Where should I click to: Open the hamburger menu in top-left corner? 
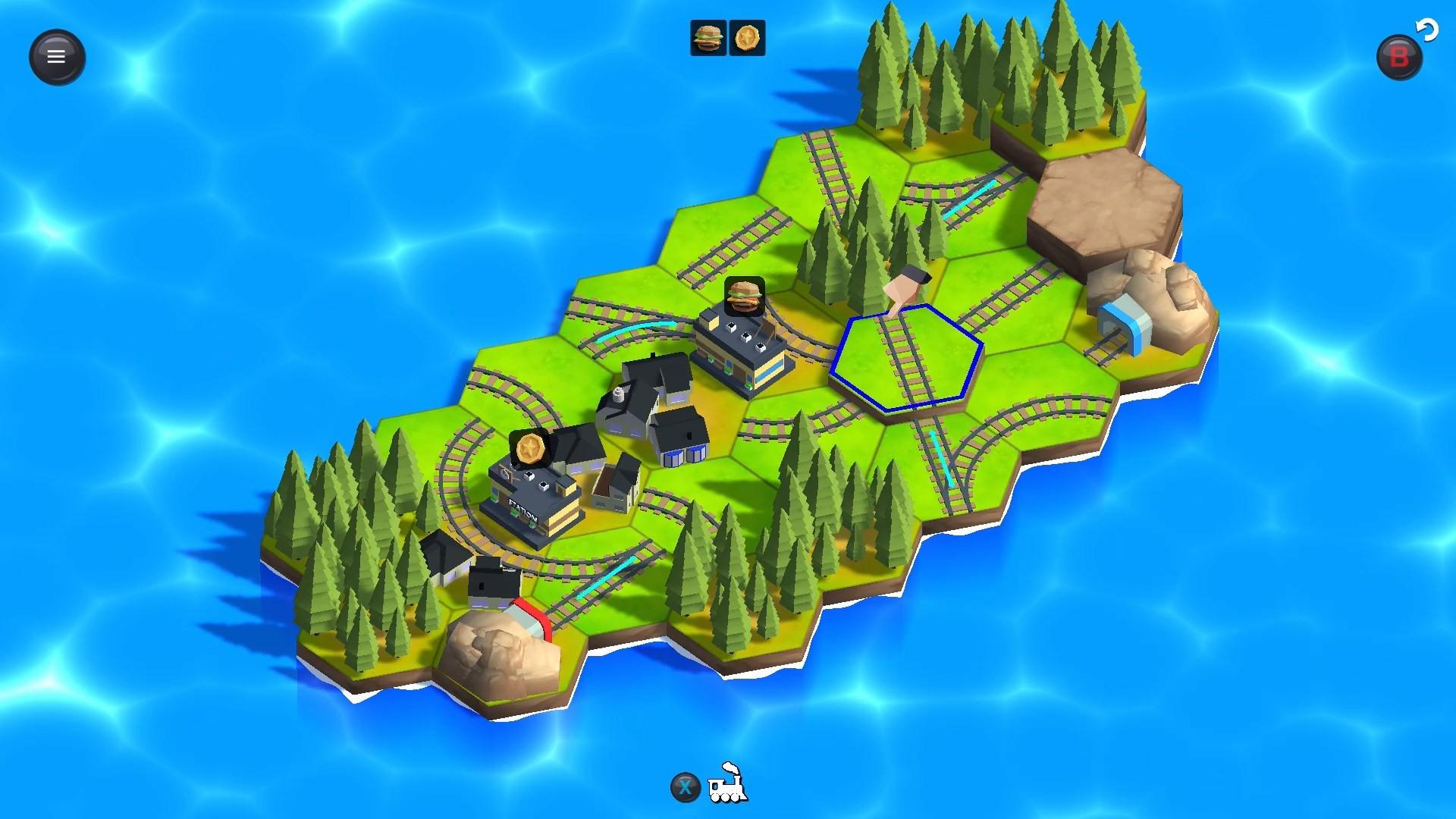tap(57, 56)
